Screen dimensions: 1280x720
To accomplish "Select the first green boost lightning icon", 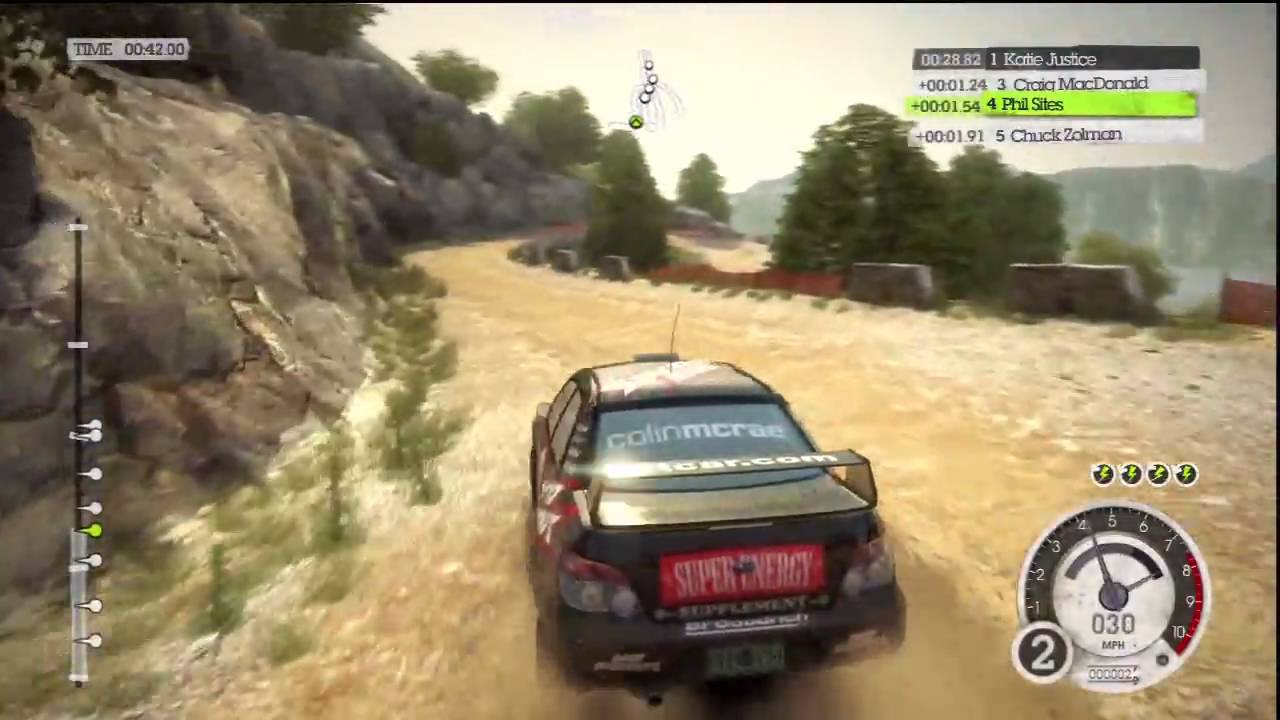I will point(1101,474).
